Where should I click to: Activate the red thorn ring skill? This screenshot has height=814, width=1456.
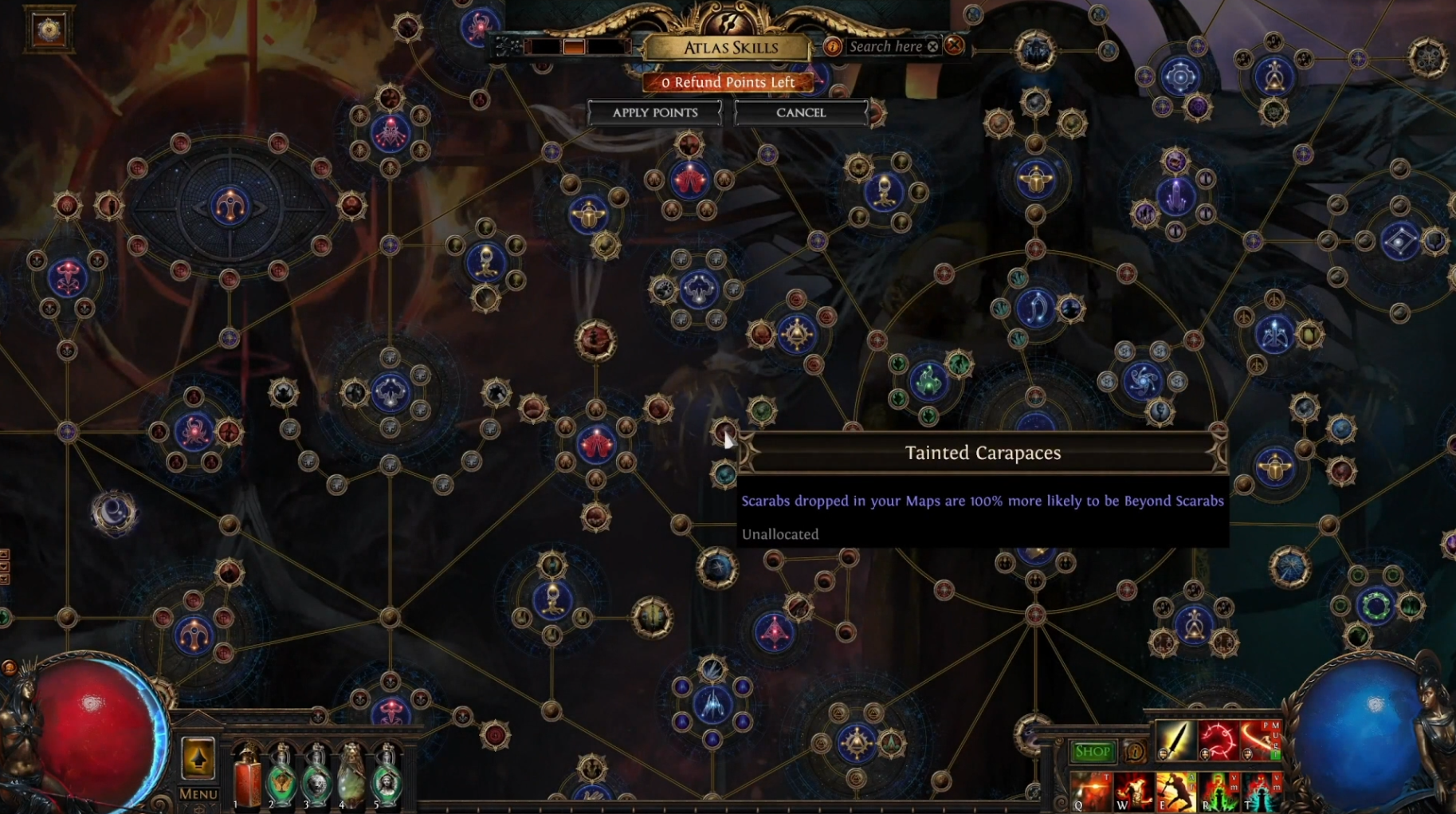[x=1218, y=741]
